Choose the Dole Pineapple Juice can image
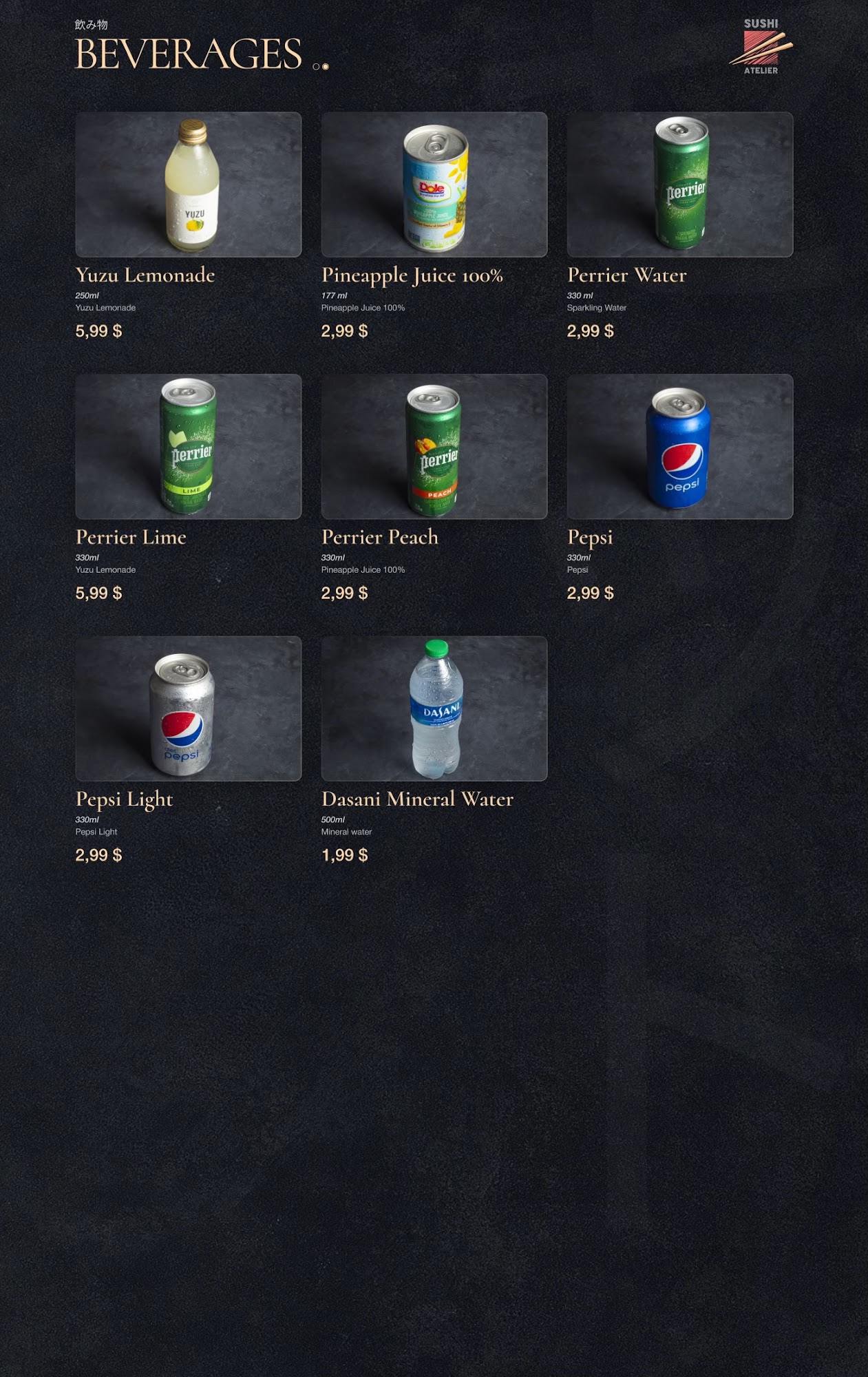 [x=434, y=185]
